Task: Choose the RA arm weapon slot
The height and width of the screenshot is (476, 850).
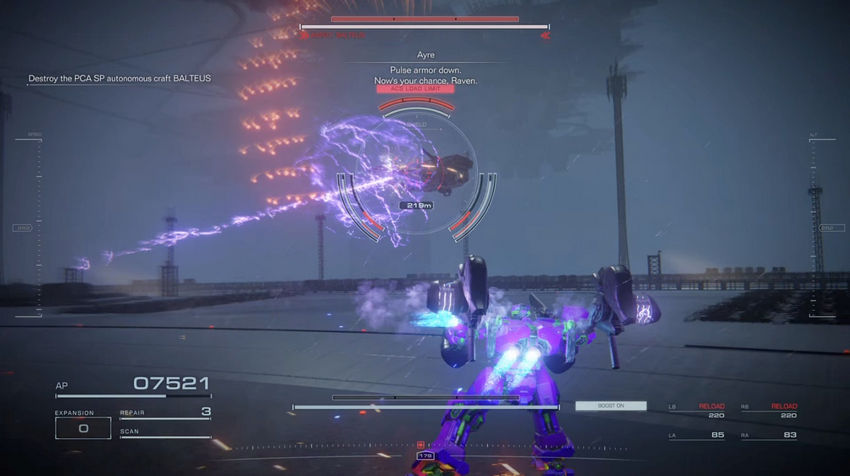Action: point(768,434)
